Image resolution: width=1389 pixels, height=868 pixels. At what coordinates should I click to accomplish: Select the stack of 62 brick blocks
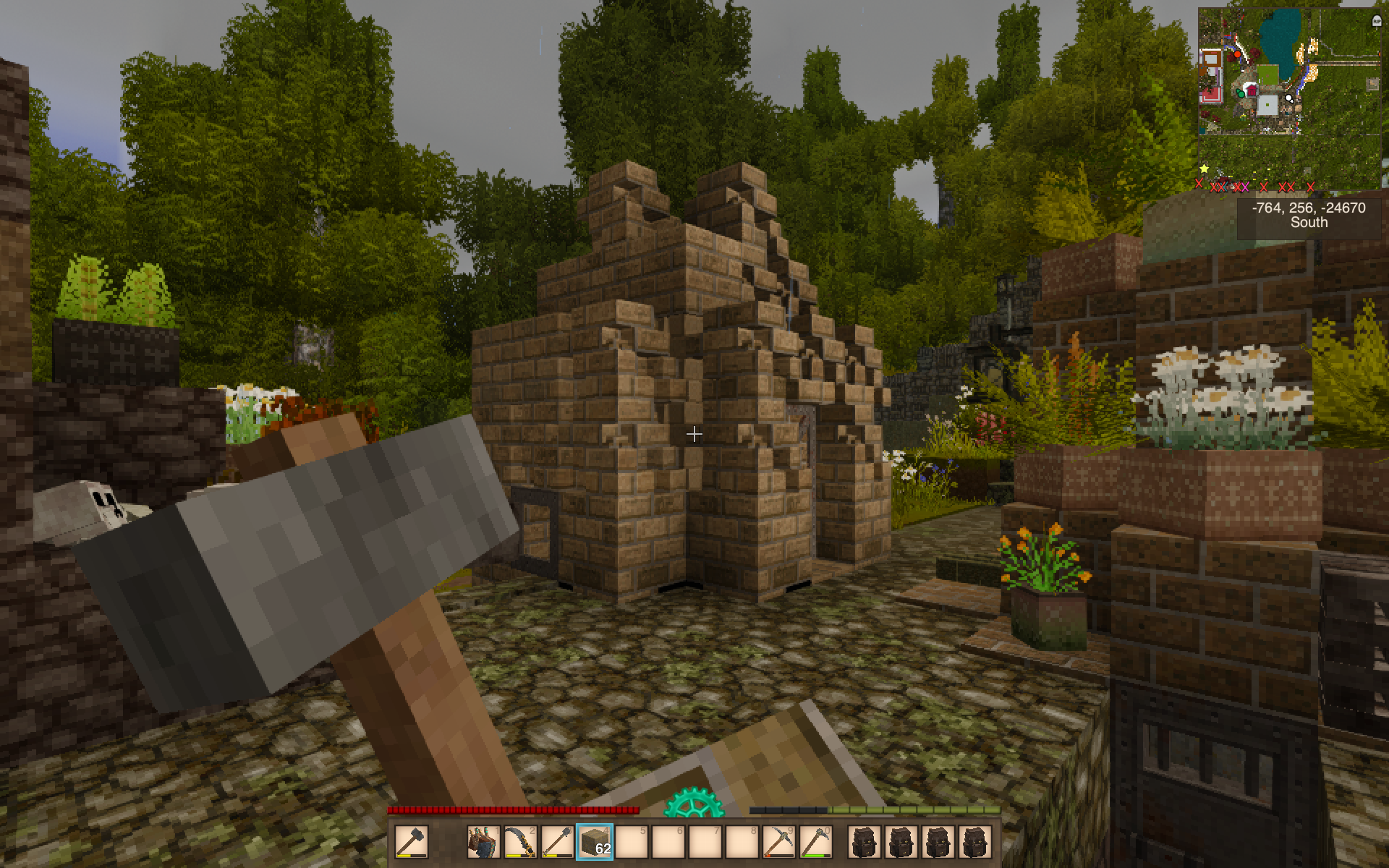[x=595, y=842]
